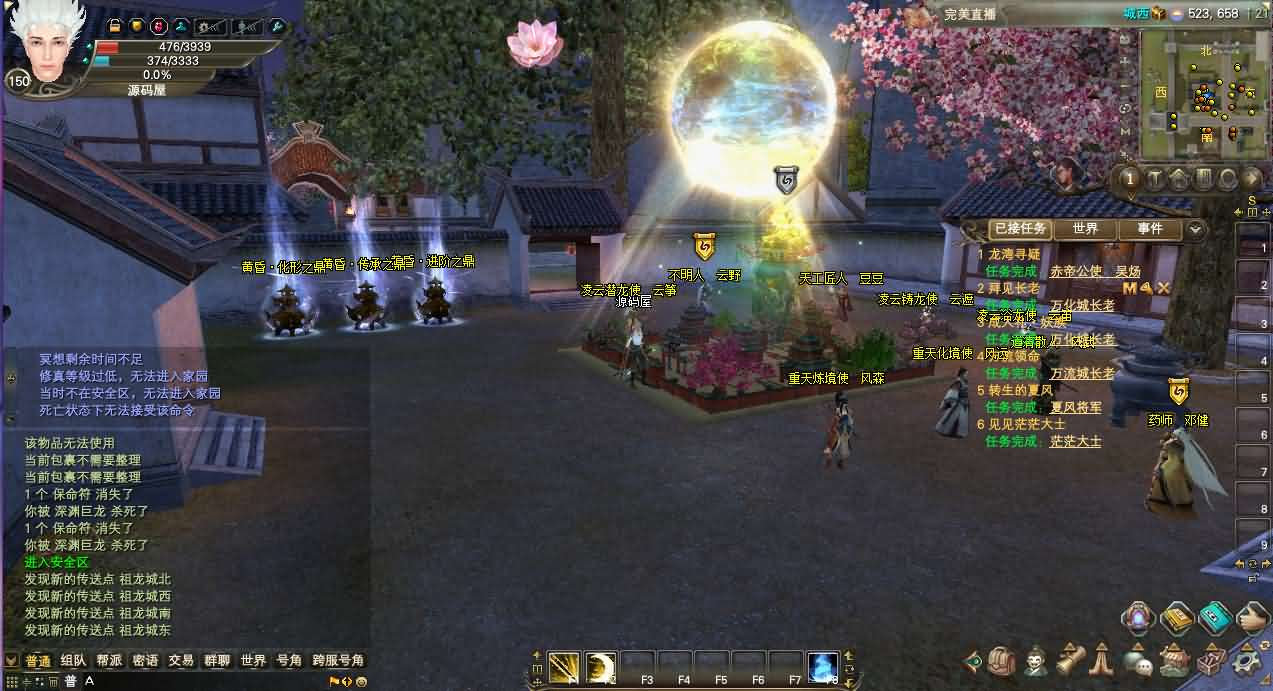This screenshot has height=691, width=1273.
Task: Click the praying hands icon
Action: [1102, 660]
